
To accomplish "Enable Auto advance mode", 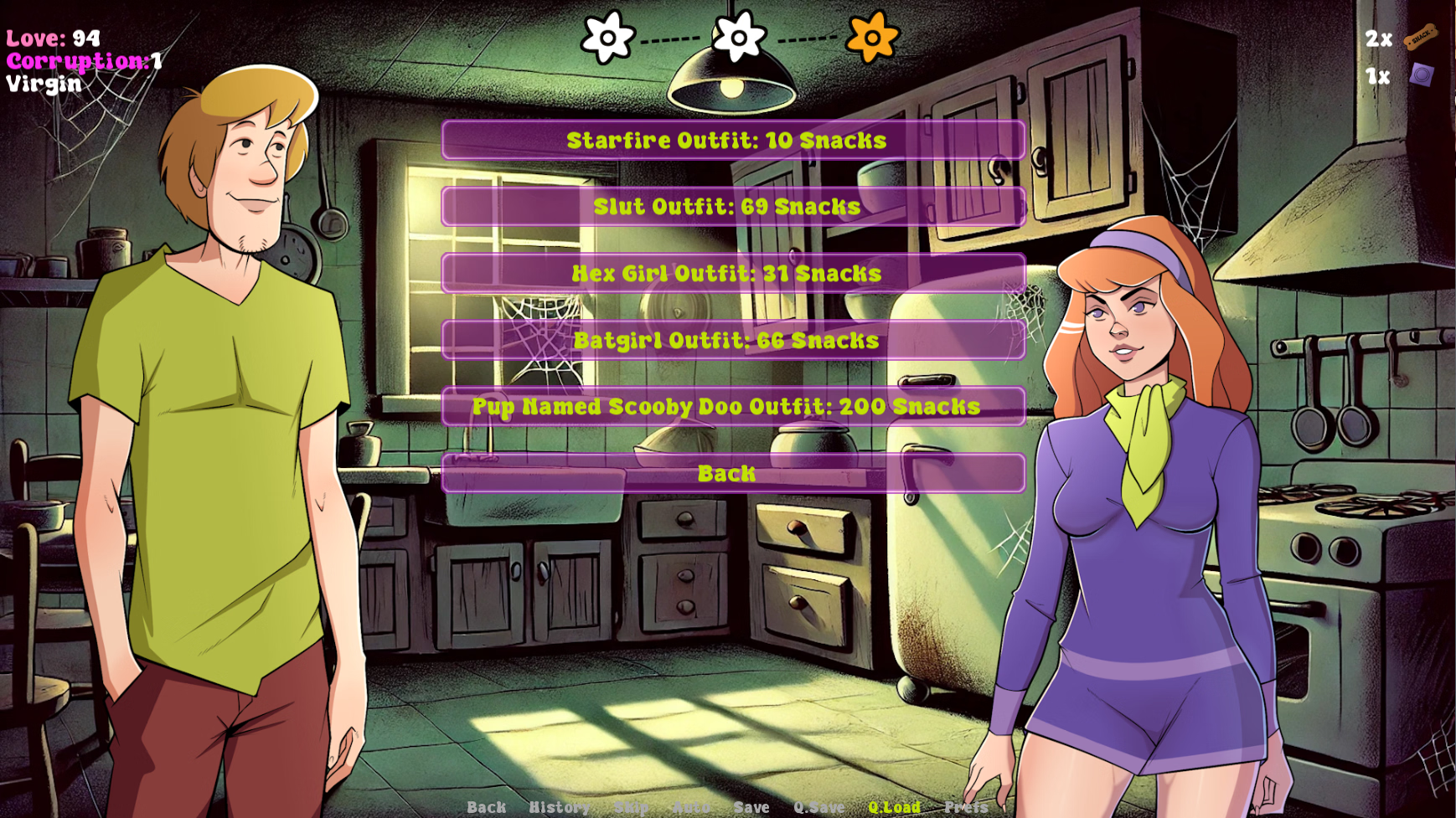I will coord(692,807).
